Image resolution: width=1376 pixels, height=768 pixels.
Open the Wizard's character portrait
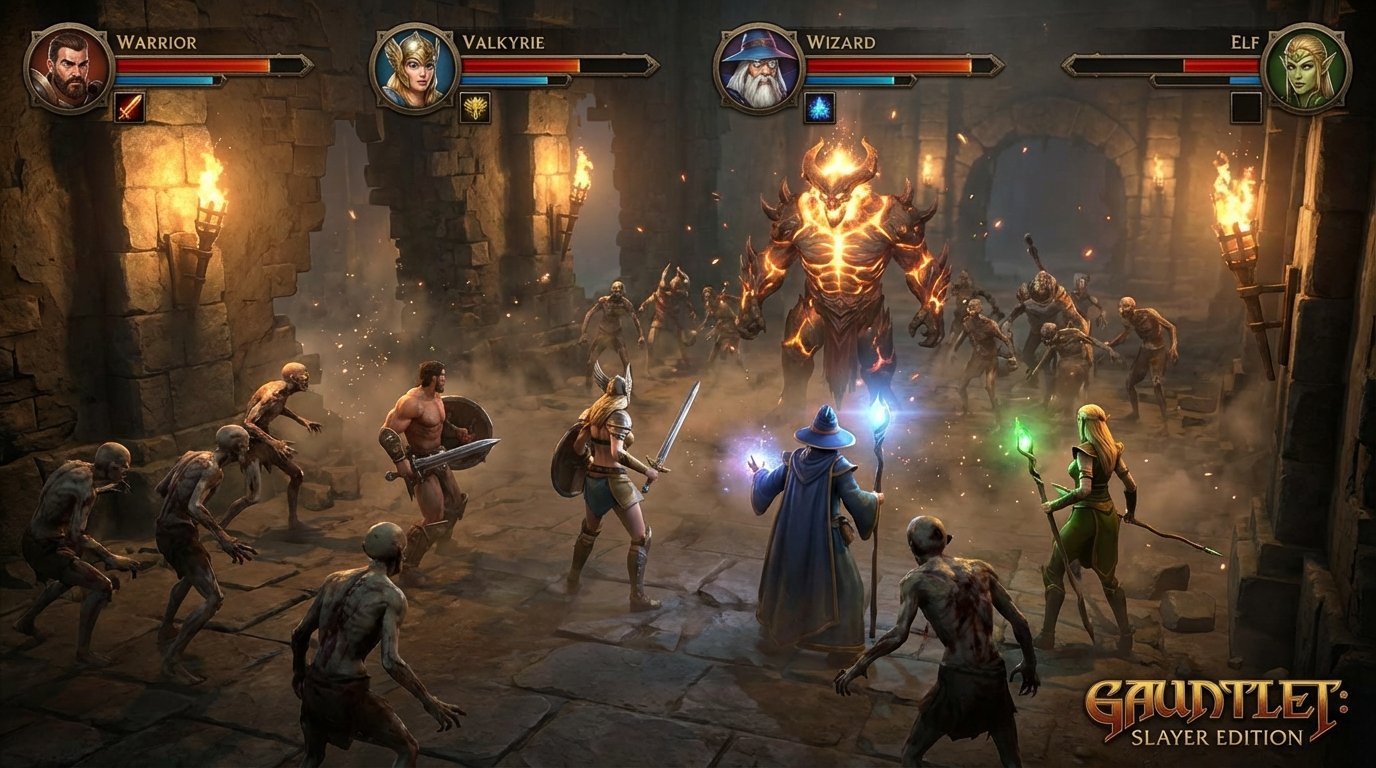(757, 66)
